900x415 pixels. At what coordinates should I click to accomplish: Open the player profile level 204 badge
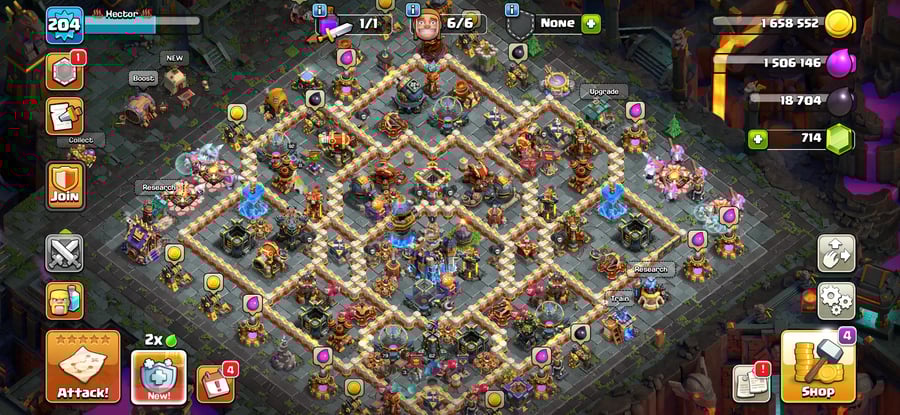[63, 25]
